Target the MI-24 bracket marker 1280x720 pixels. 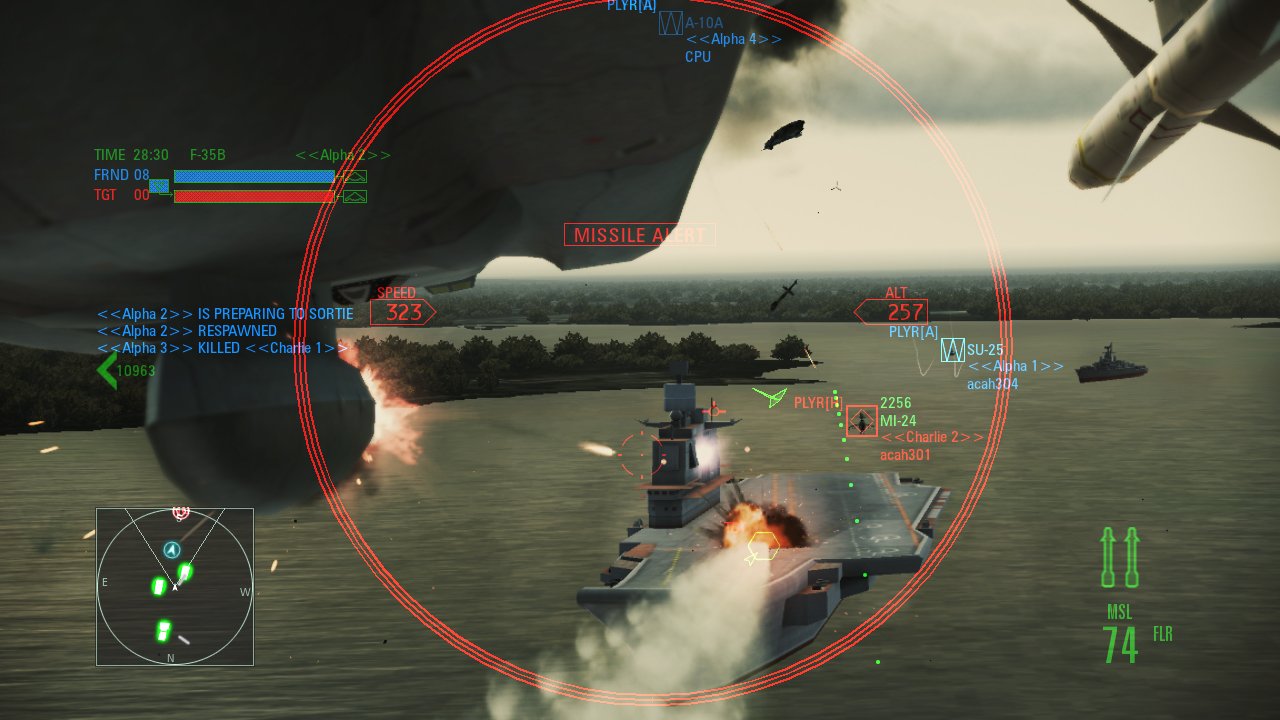(x=860, y=421)
